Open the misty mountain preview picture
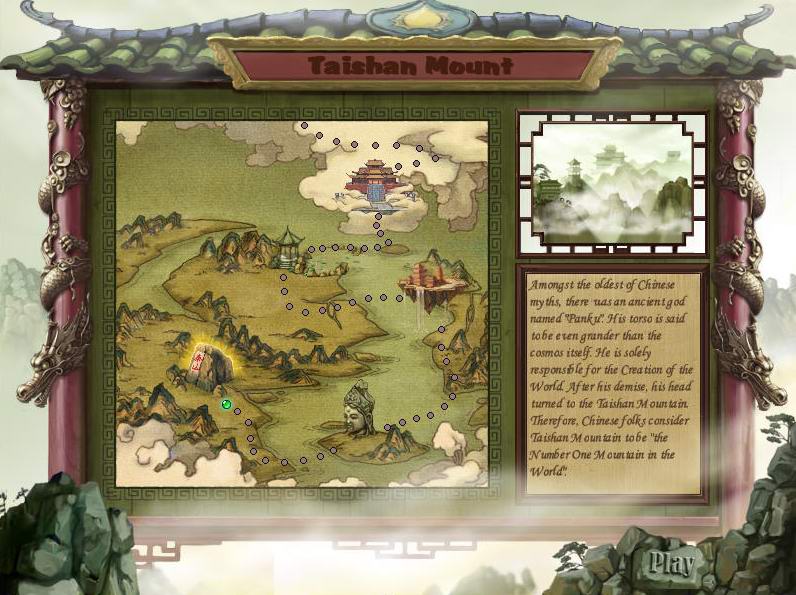 pos(611,181)
